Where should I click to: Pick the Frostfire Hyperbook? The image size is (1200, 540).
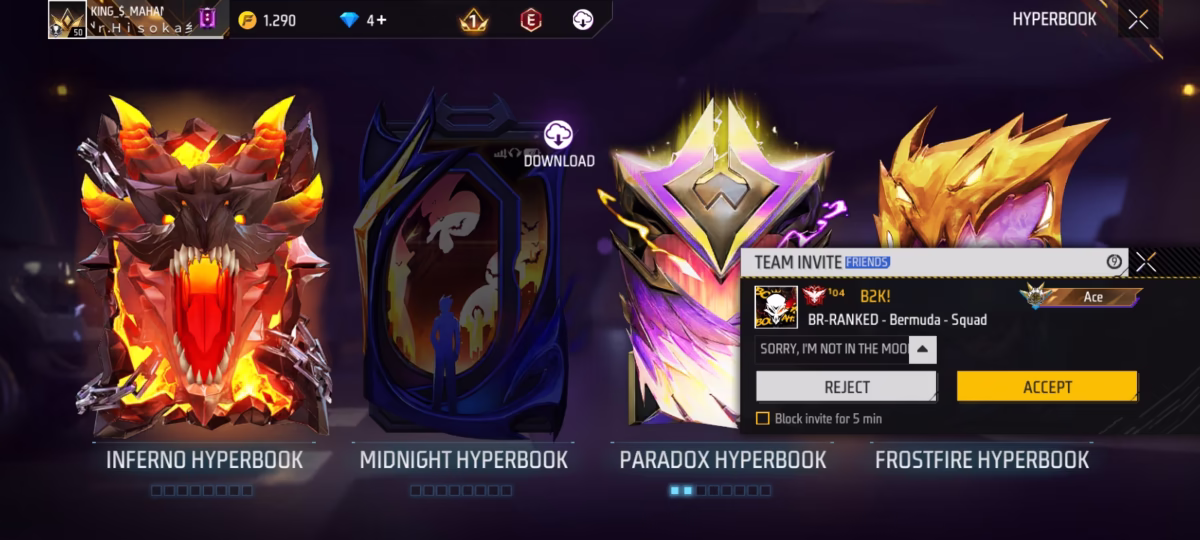(x=990, y=180)
